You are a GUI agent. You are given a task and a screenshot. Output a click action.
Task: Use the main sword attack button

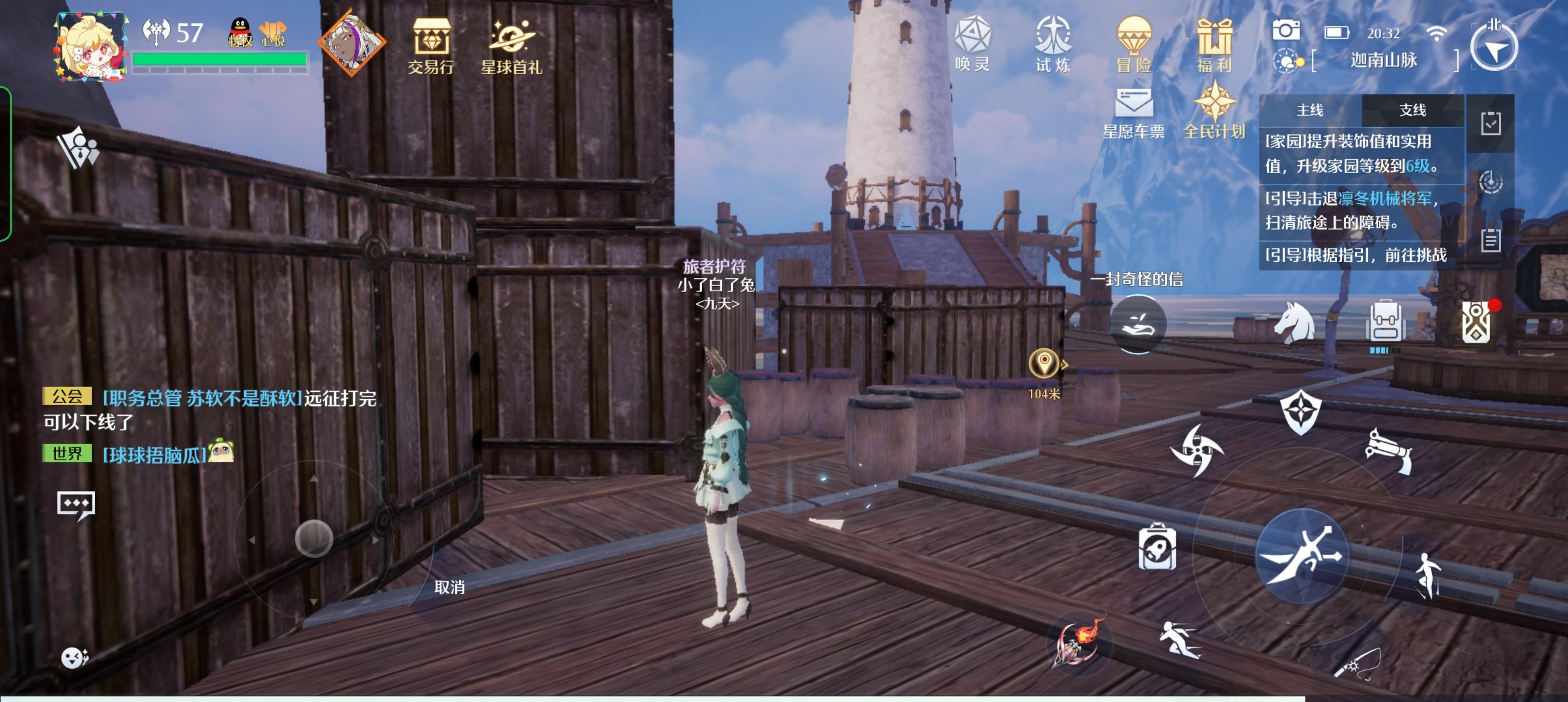(x=1302, y=556)
